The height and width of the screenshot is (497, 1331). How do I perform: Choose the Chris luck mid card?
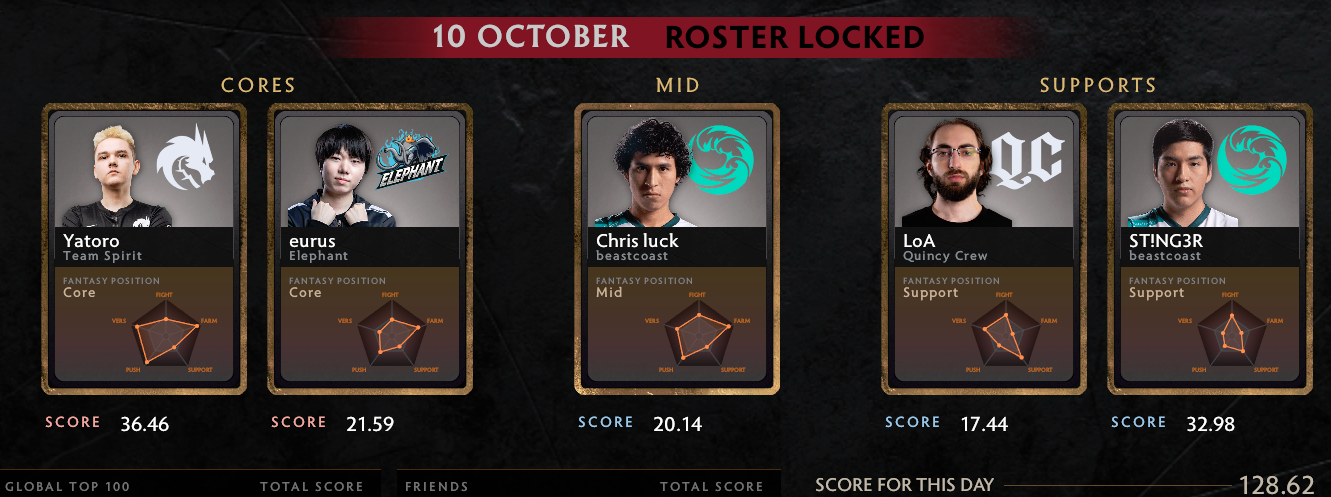[677, 249]
